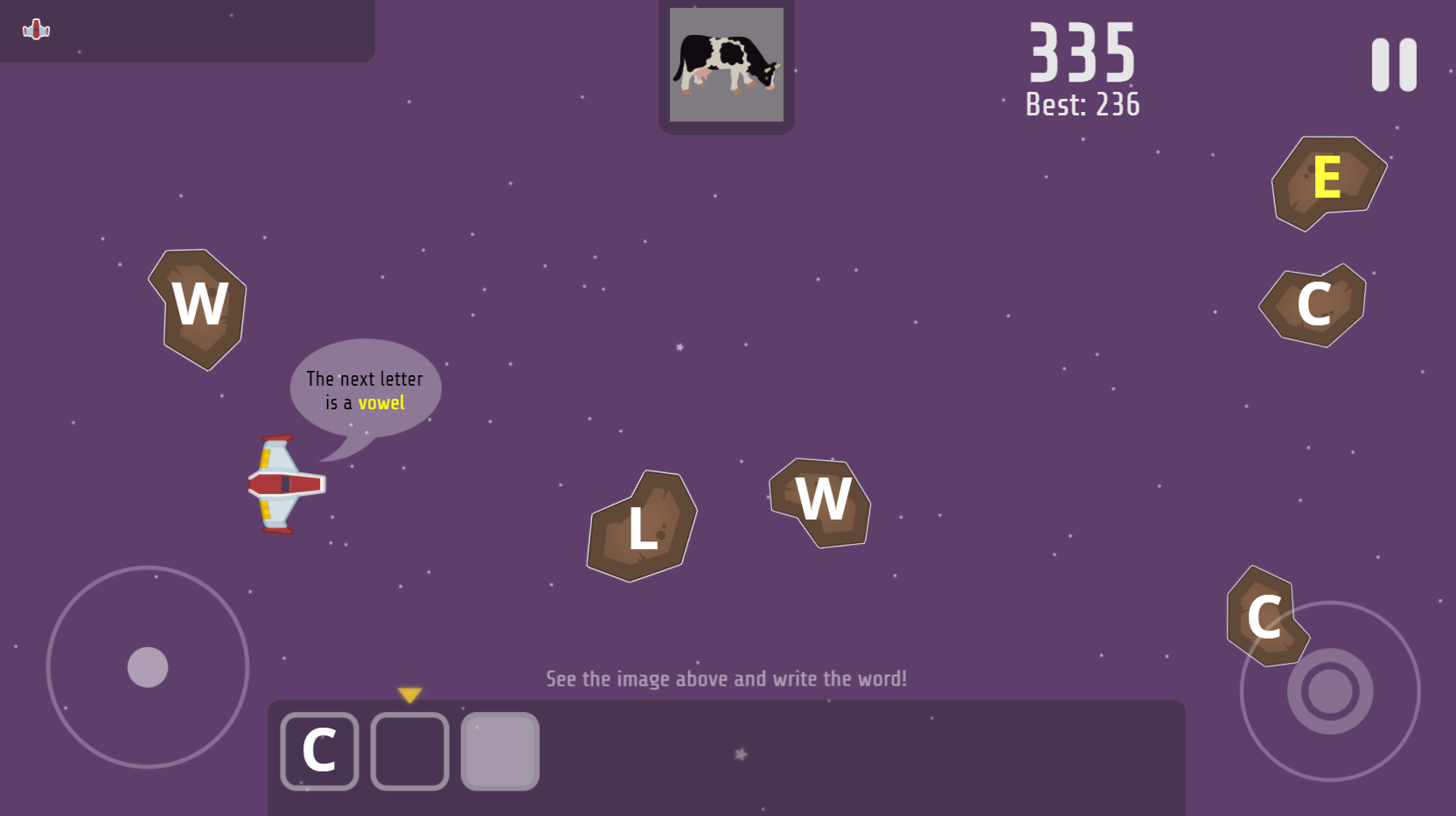Click the vowel hint speech bubble
Viewport: 1456px width, 816px height.
[365, 390]
